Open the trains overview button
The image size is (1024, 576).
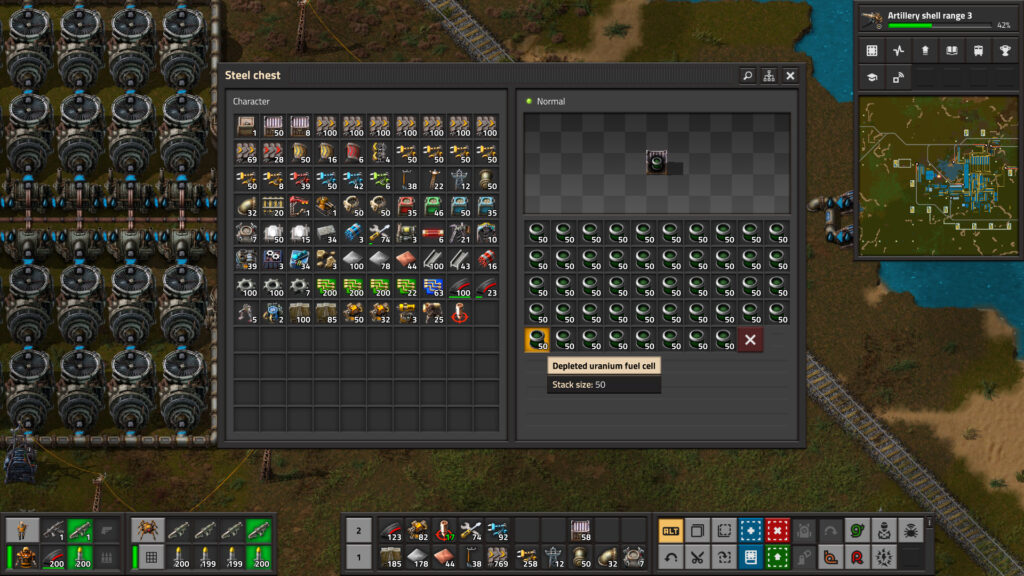[977, 50]
